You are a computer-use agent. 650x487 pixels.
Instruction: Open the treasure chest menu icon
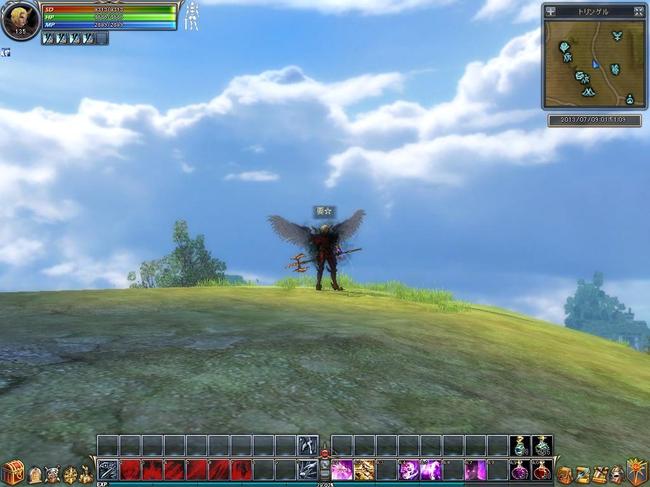pyautogui.click(x=13, y=472)
